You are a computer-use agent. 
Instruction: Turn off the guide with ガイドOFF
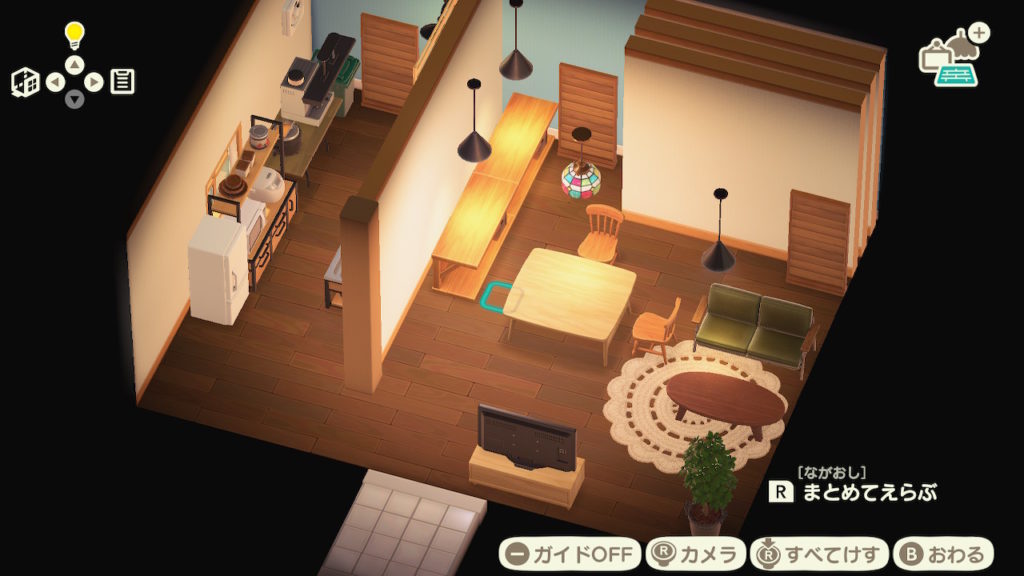(570, 553)
